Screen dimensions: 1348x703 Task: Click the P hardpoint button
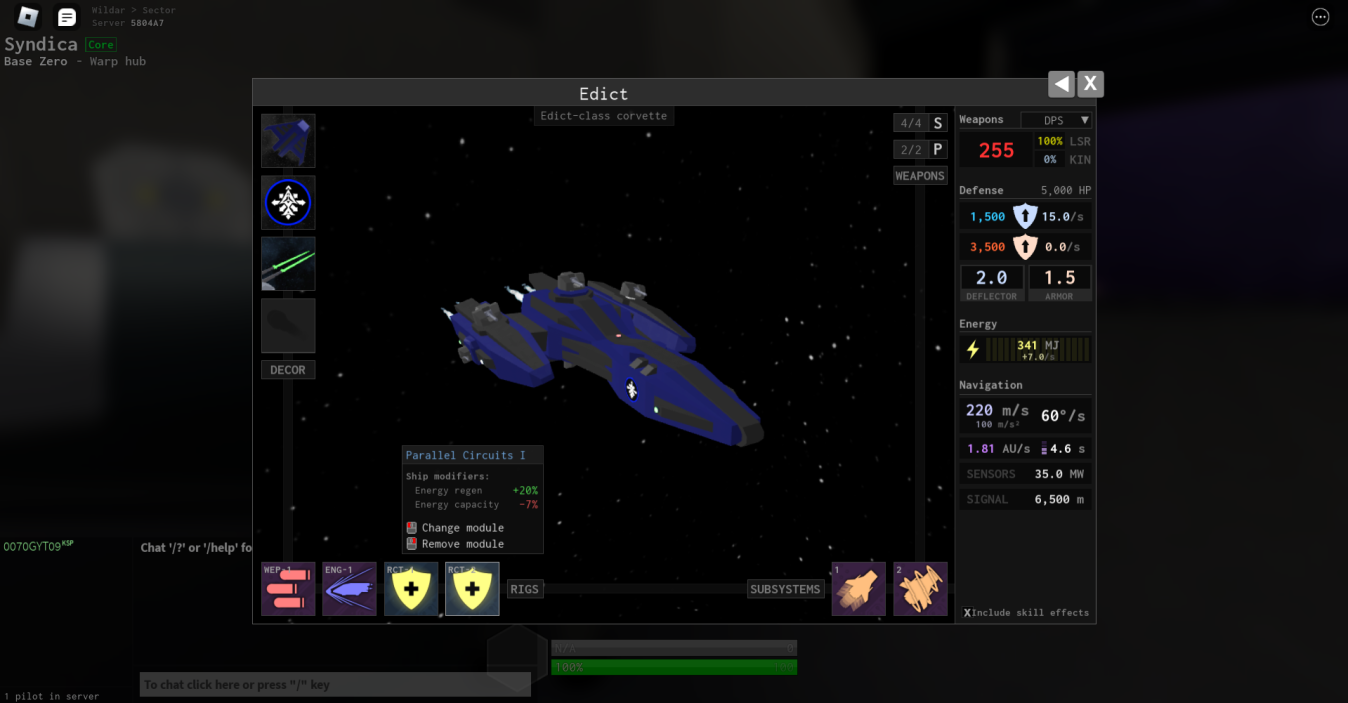point(937,149)
